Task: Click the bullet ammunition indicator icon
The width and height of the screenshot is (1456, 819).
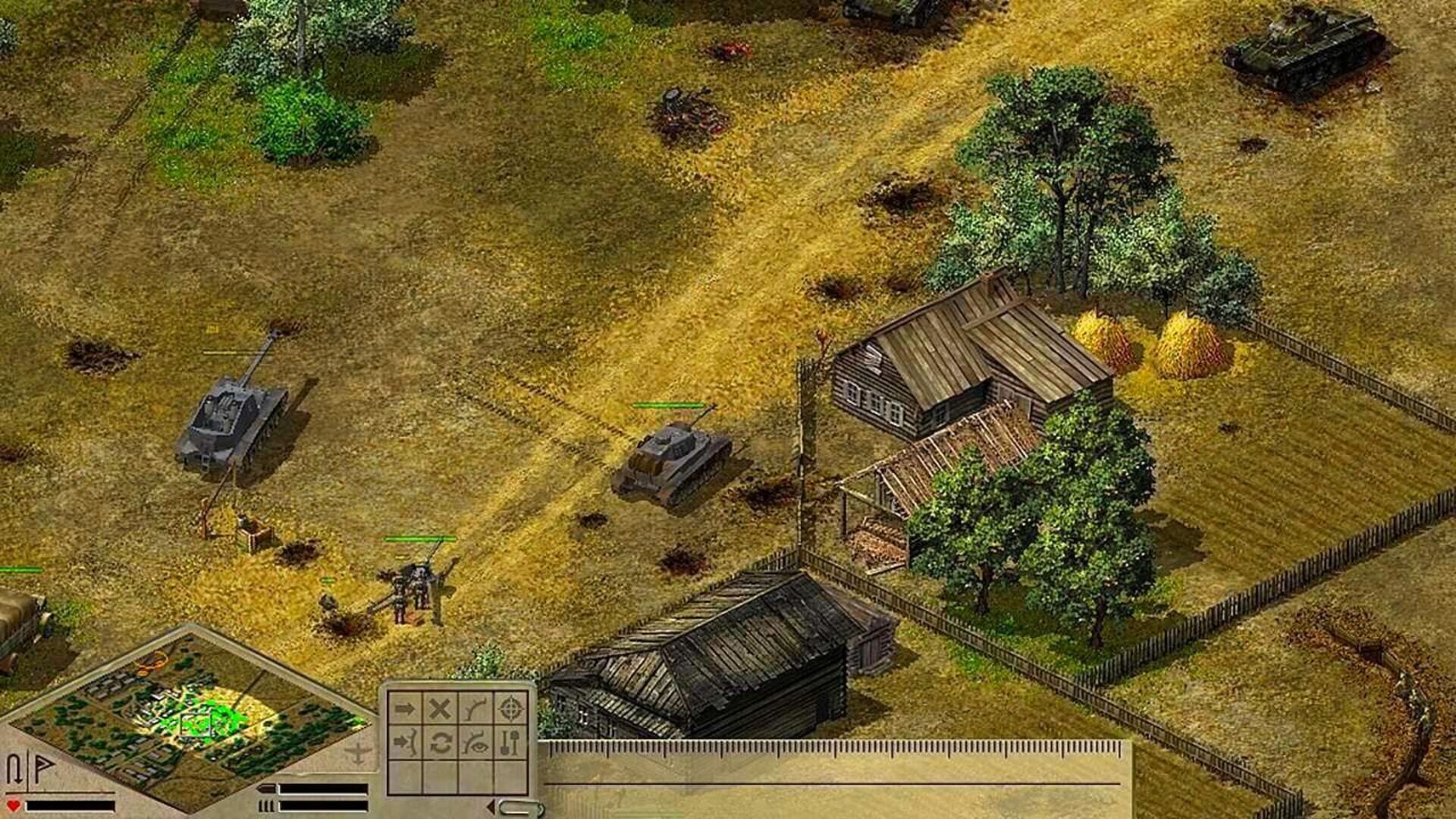Action: click(x=268, y=789)
